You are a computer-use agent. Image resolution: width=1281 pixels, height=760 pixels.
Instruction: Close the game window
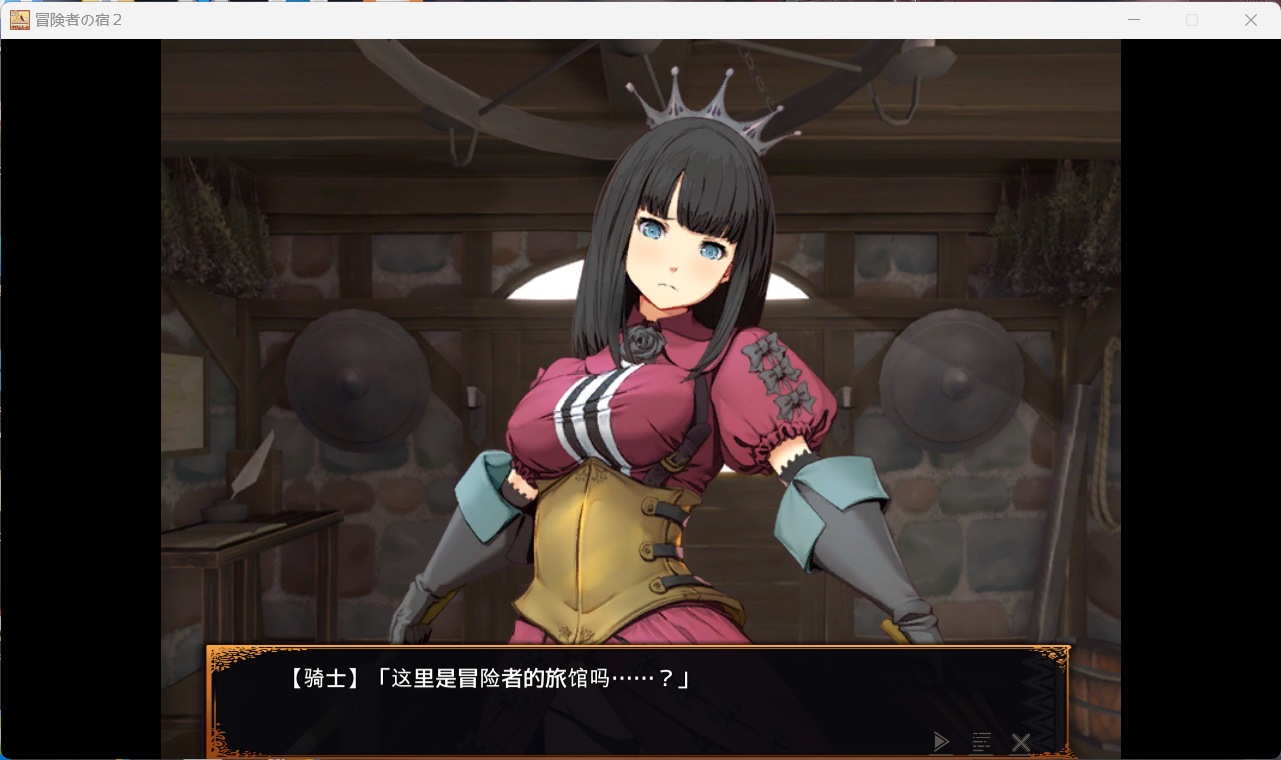(1250, 20)
